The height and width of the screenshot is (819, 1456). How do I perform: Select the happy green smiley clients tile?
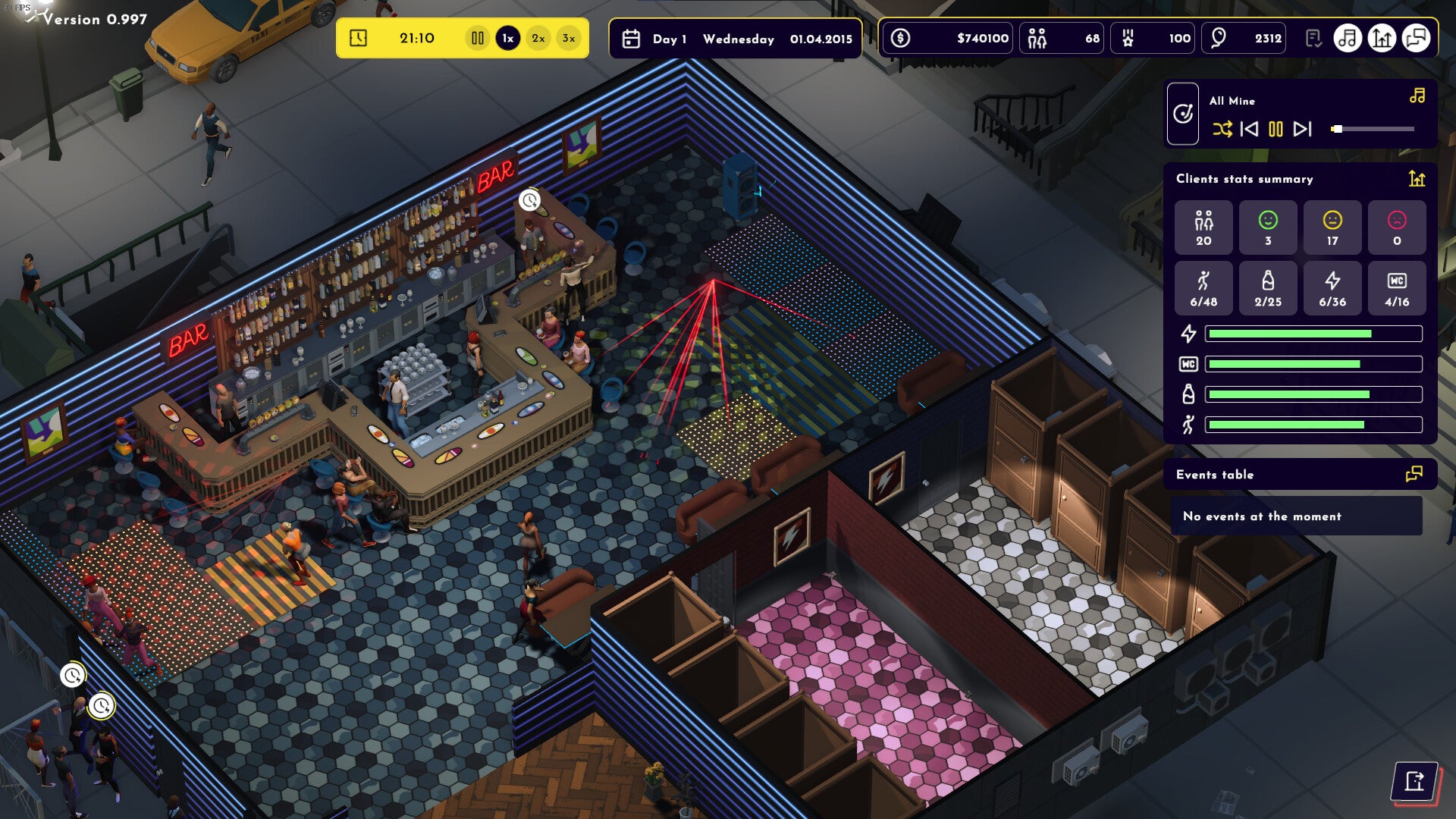click(1268, 227)
